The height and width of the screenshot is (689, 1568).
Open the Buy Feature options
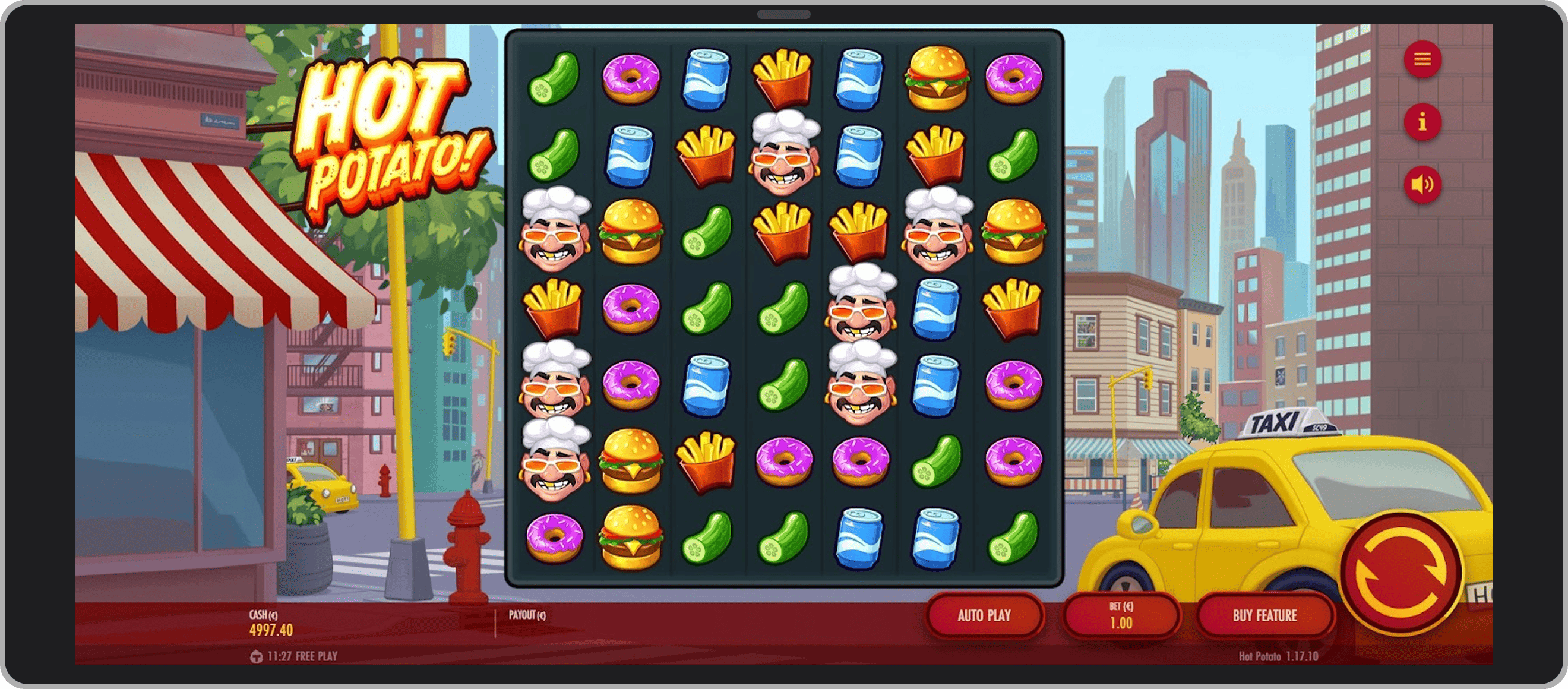click(1265, 615)
